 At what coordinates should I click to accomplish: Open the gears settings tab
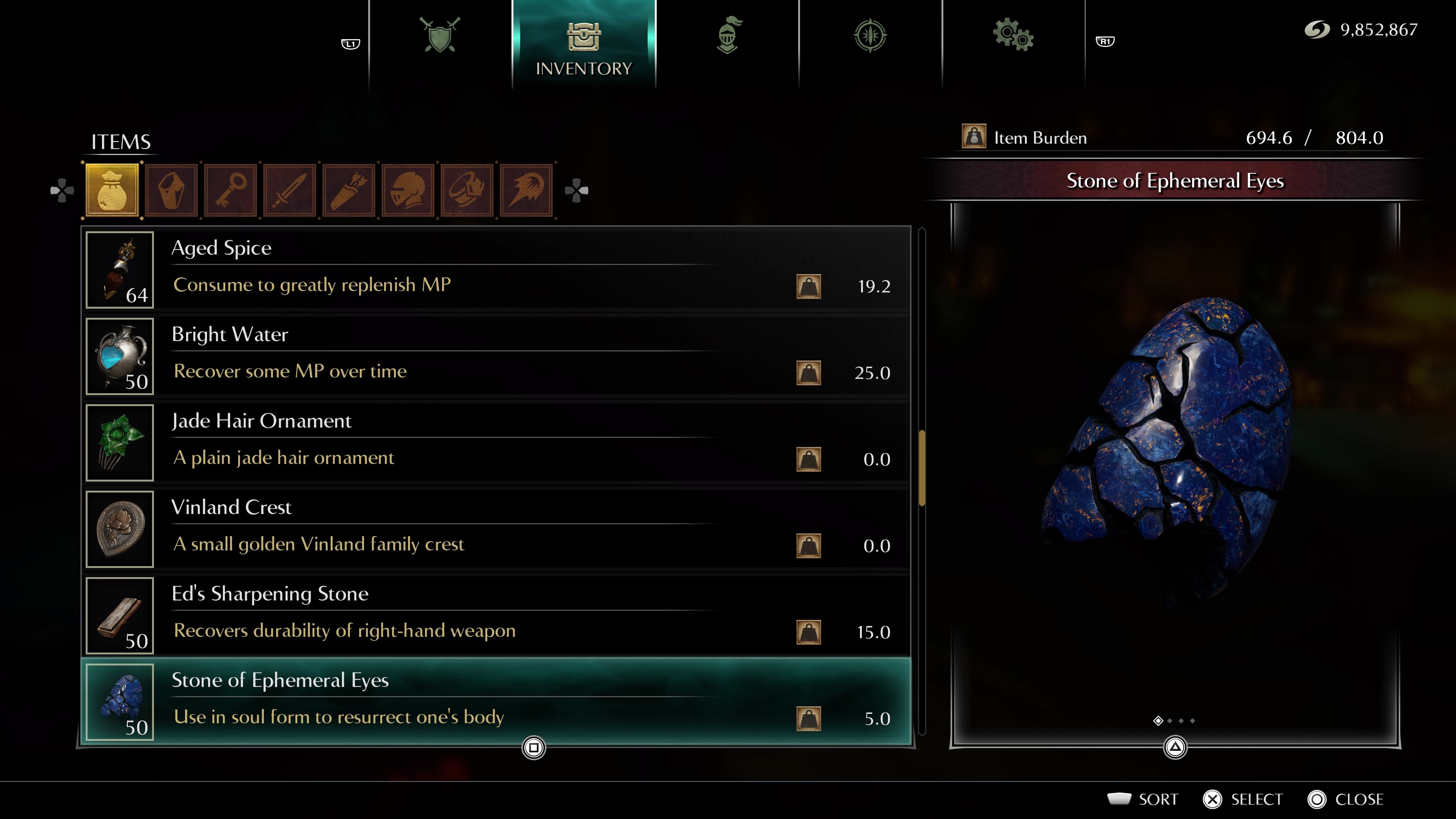click(x=1013, y=36)
